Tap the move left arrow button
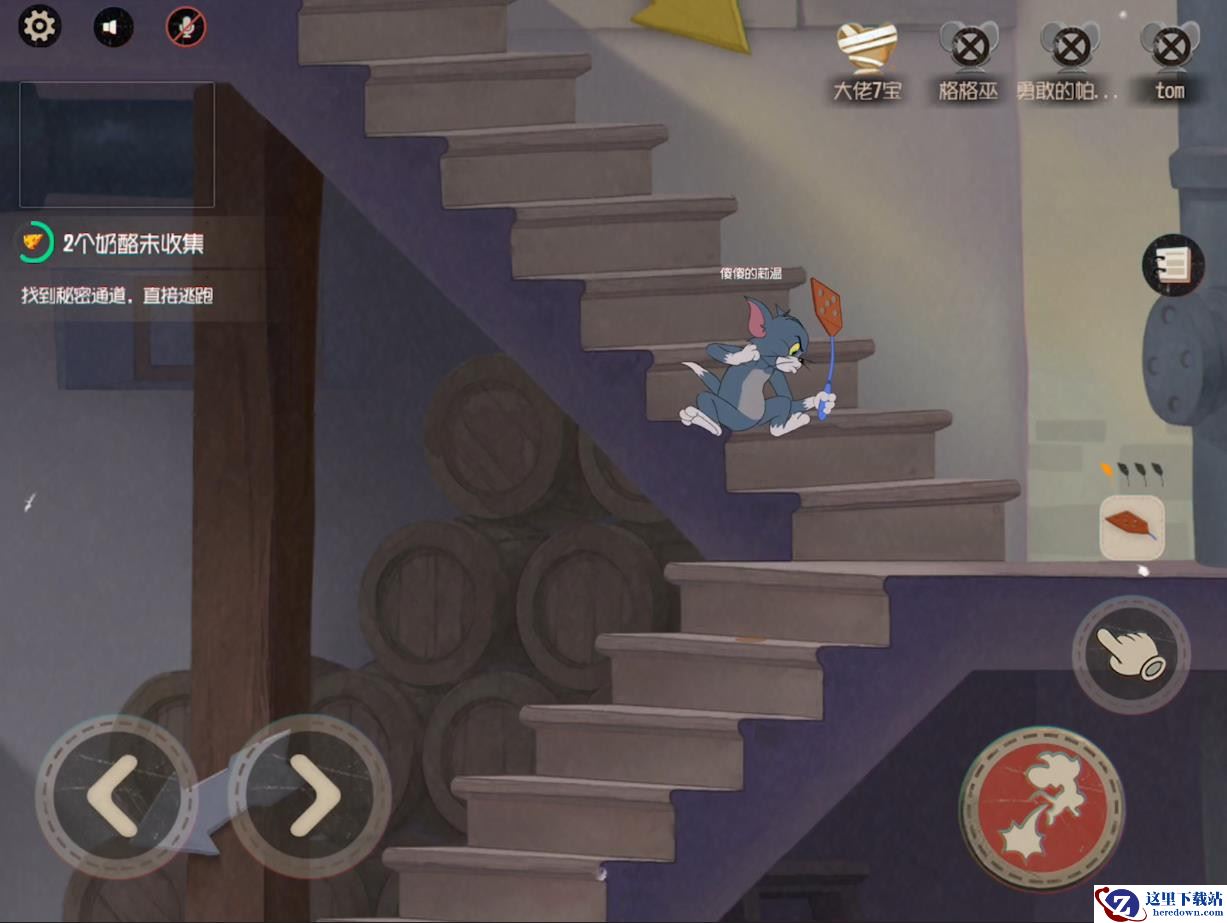The height and width of the screenshot is (923, 1227). coord(115,796)
